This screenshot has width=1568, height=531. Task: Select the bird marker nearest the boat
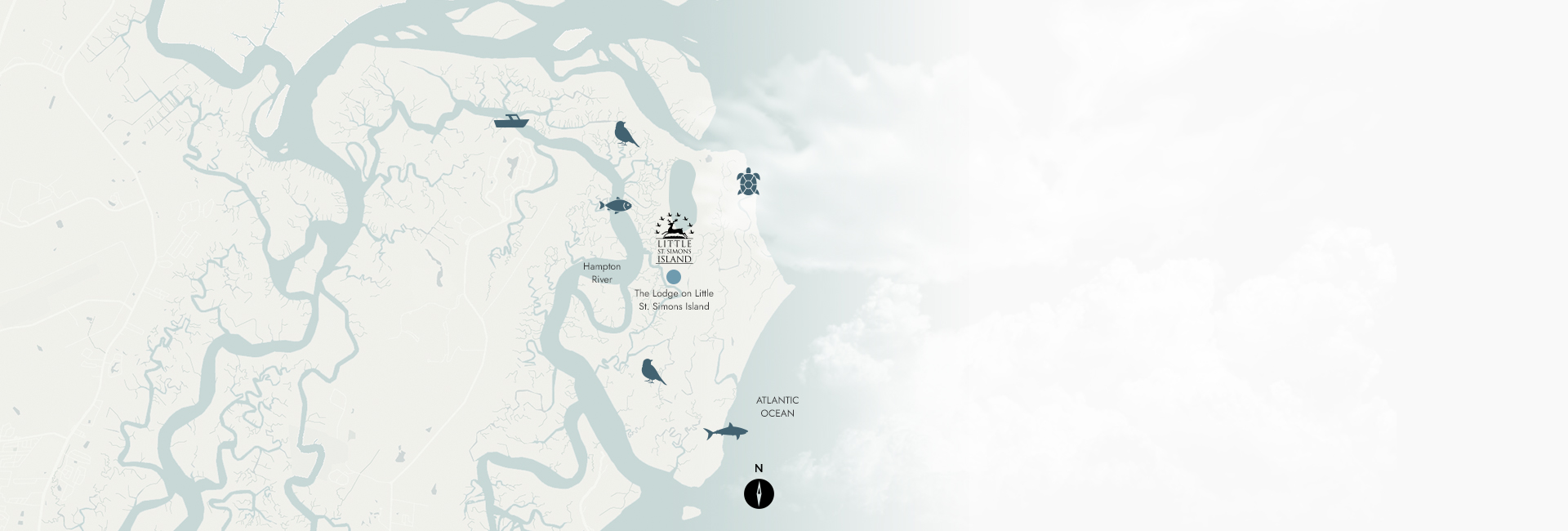tap(626, 134)
